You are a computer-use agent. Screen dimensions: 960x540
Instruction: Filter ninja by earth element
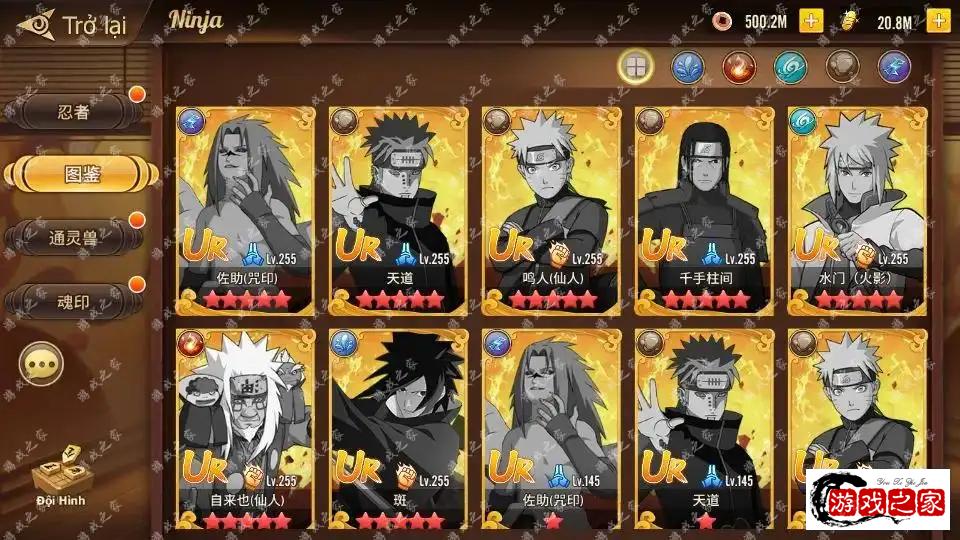(843, 67)
